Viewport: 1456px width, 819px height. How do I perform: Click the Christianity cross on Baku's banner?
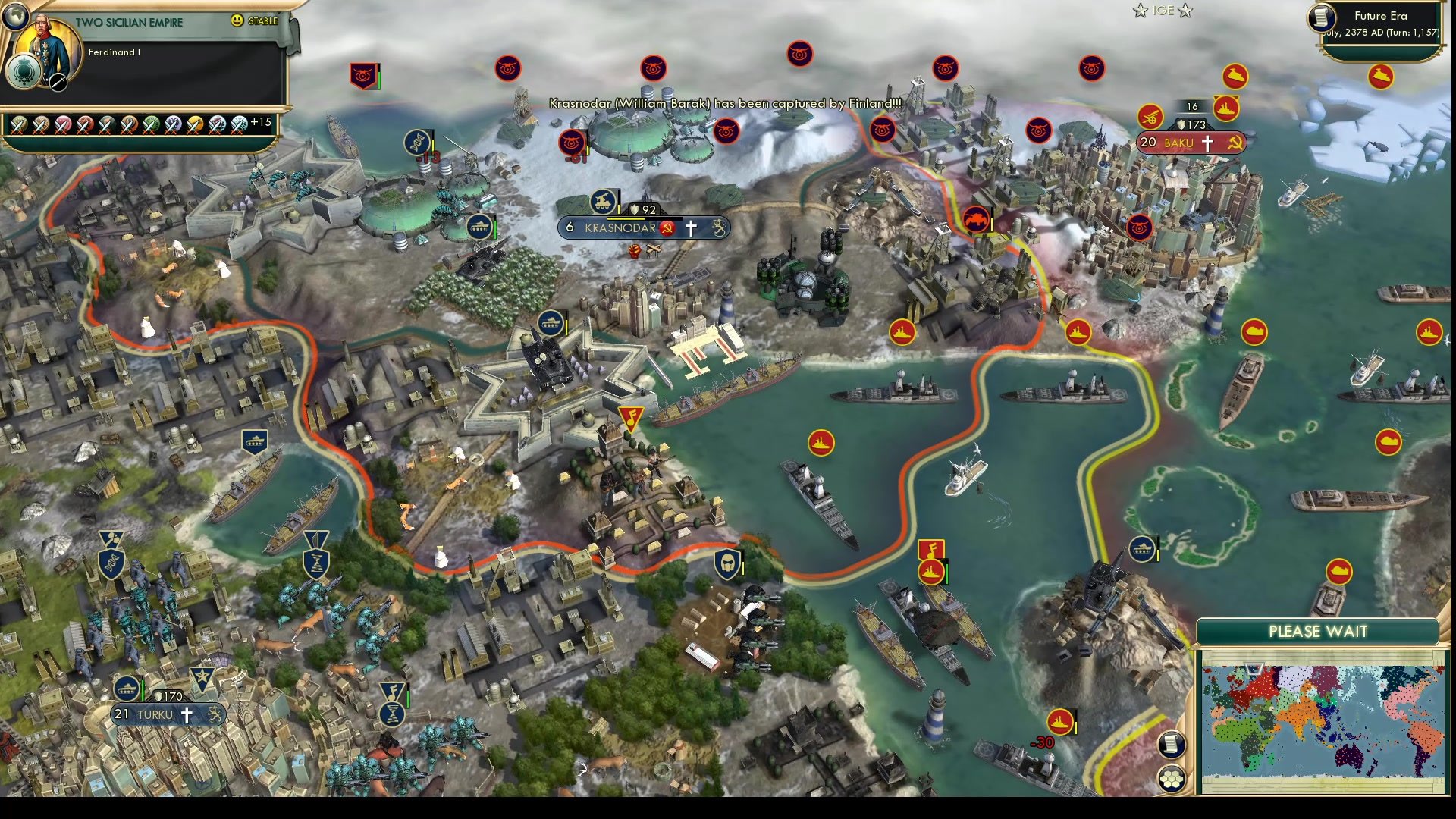pyautogui.click(x=1210, y=143)
